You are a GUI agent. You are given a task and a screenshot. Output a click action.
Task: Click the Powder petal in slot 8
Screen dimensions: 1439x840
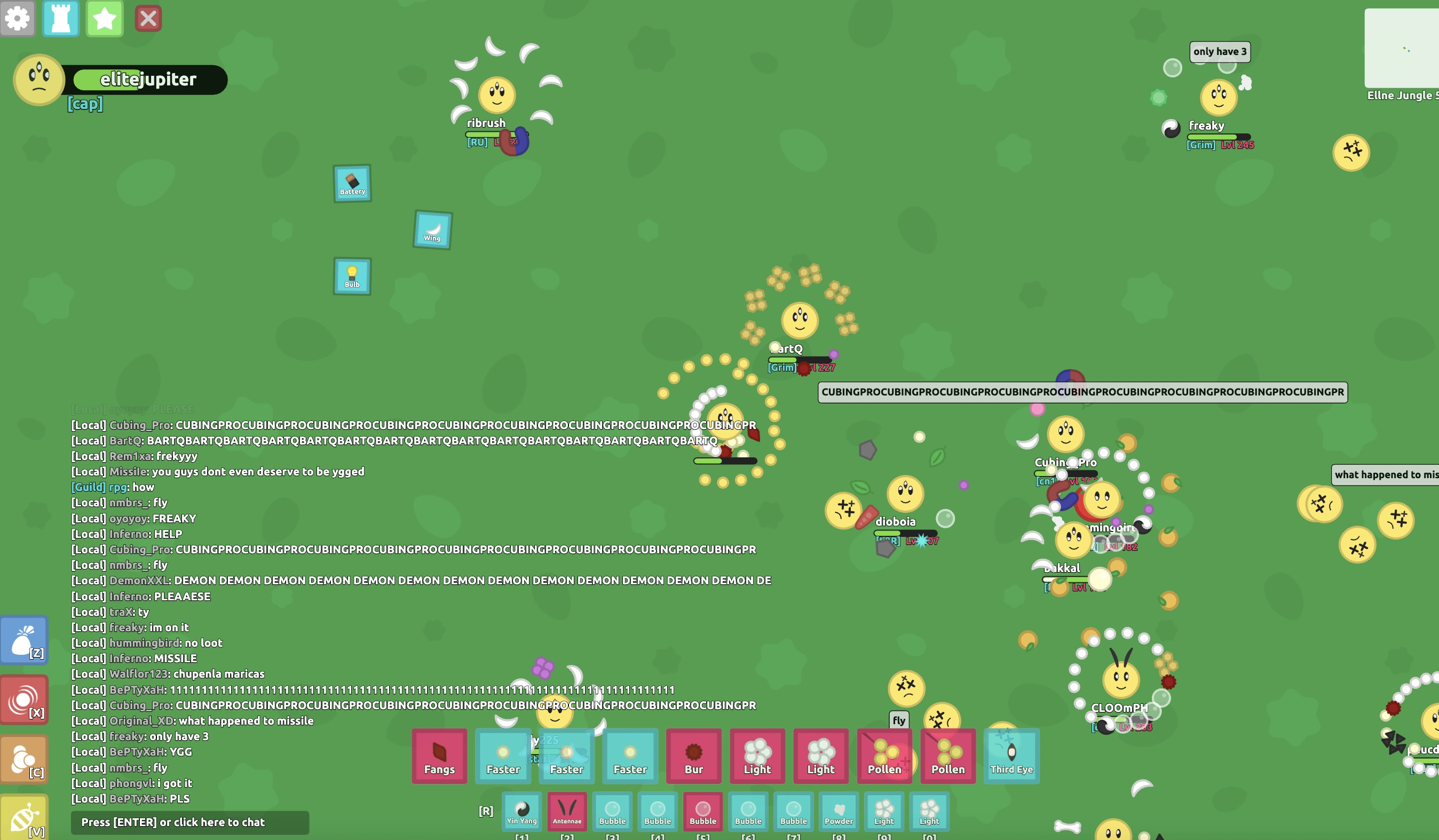pyautogui.click(x=839, y=812)
